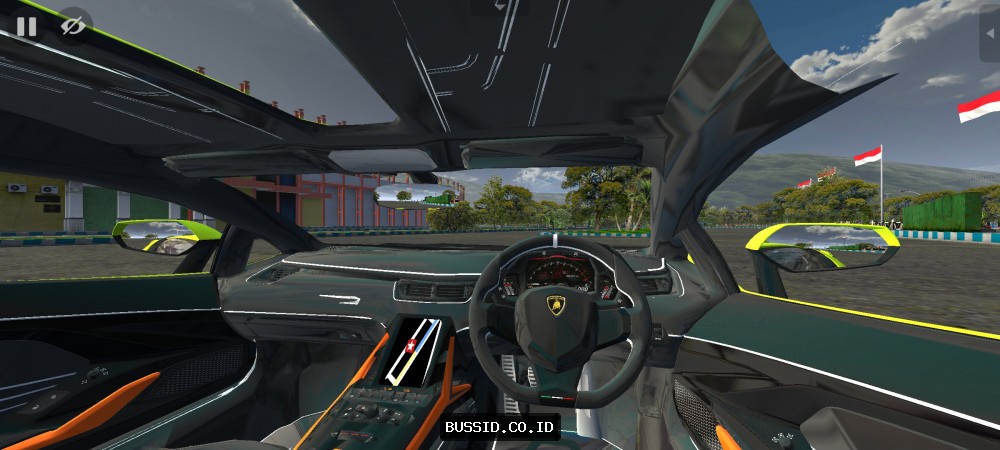Open the top dropdown arrow tab
Screen dimensions: 1000x450
point(500,5)
